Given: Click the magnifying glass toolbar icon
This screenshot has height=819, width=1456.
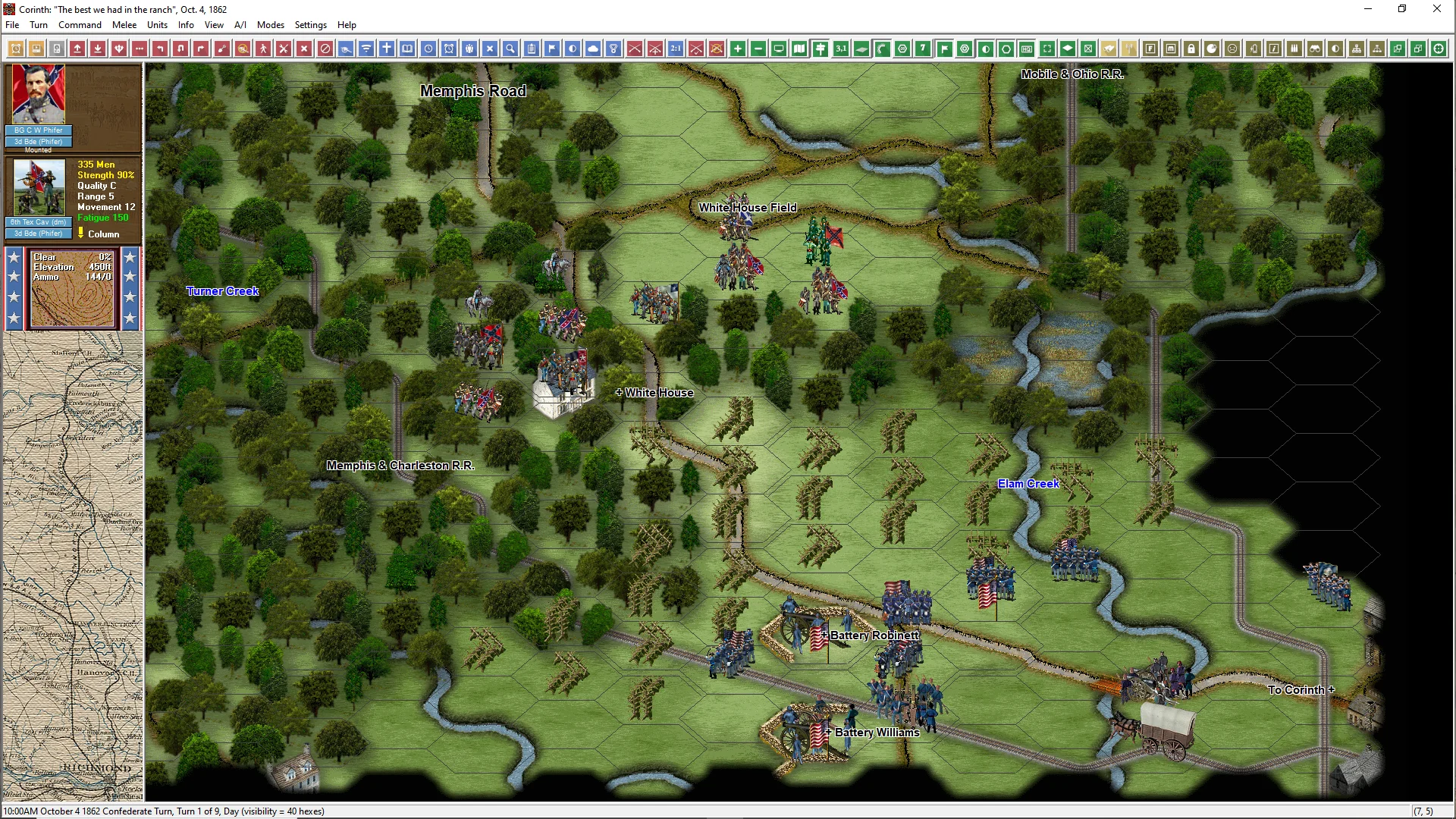Looking at the screenshot, I should (511, 49).
